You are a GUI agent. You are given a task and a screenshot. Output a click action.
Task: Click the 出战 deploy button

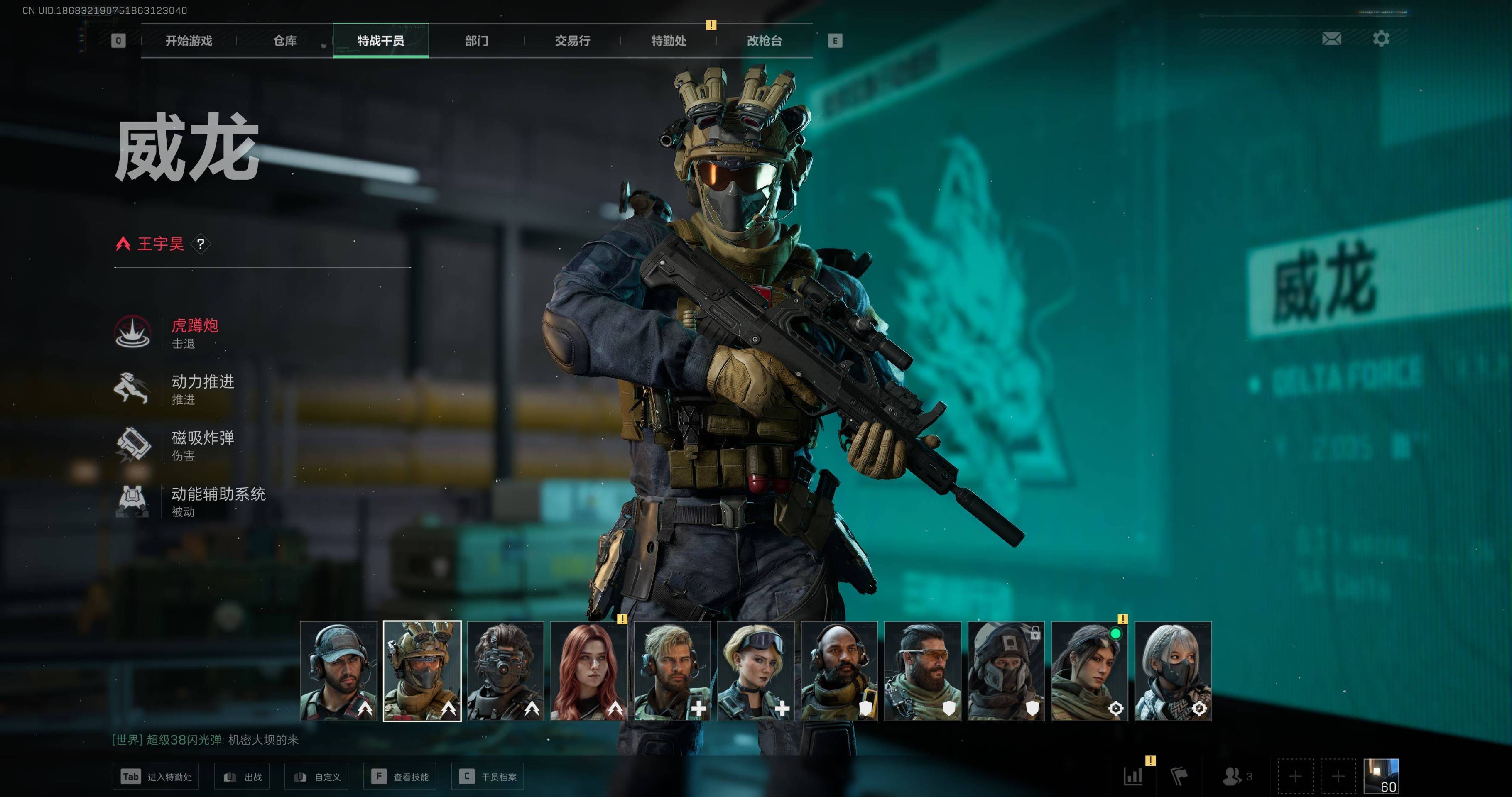(242, 777)
